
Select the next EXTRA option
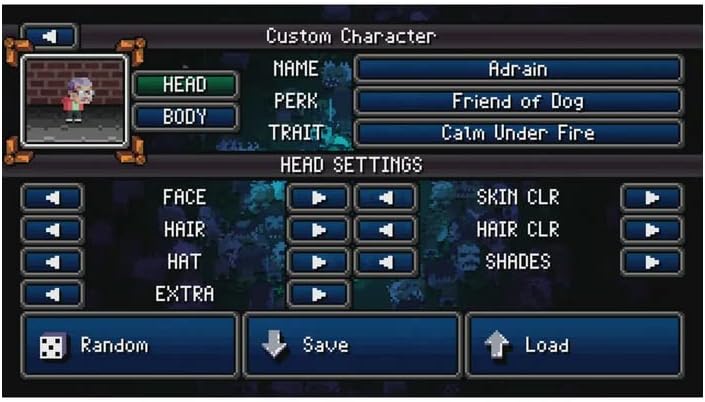318,294
